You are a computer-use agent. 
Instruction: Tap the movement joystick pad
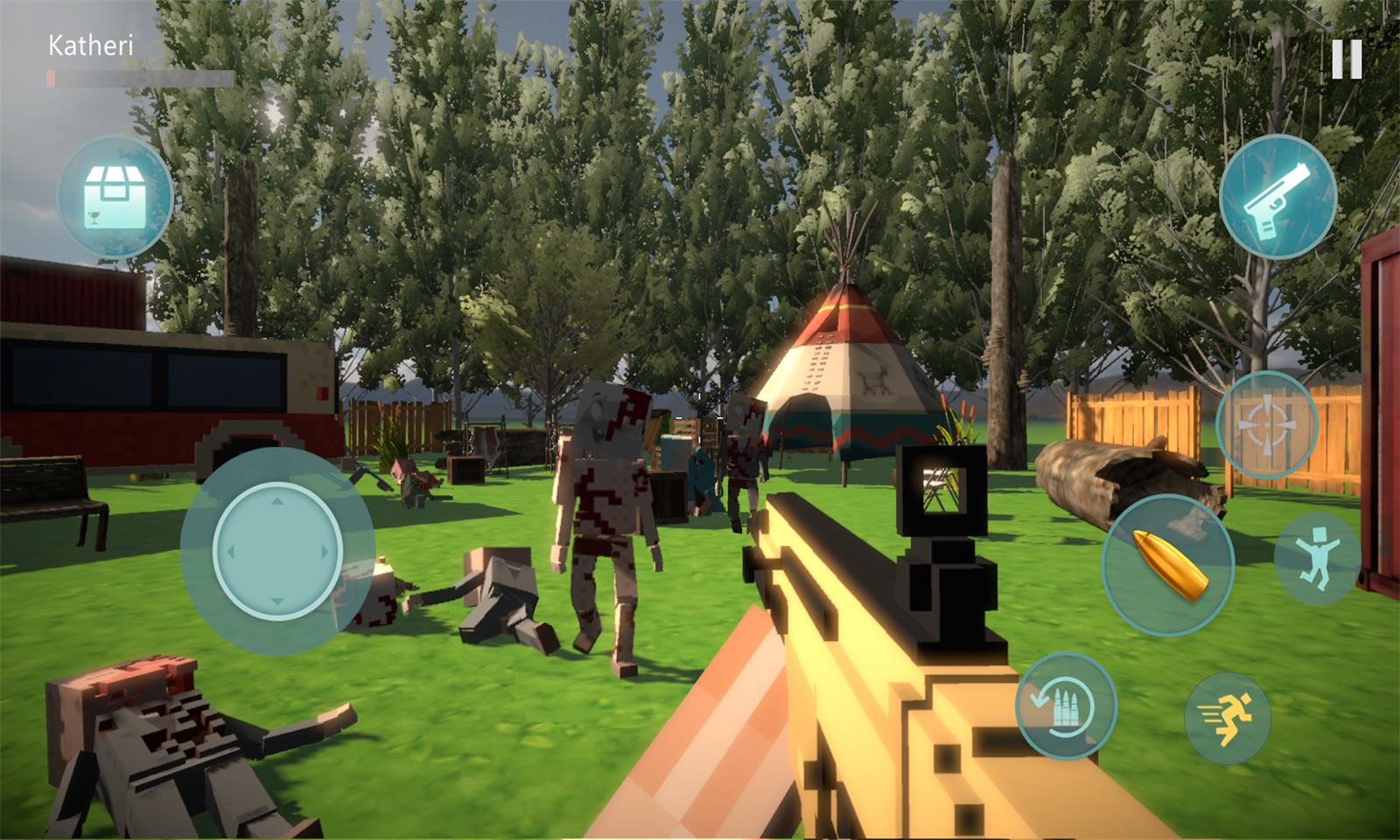(x=276, y=551)
